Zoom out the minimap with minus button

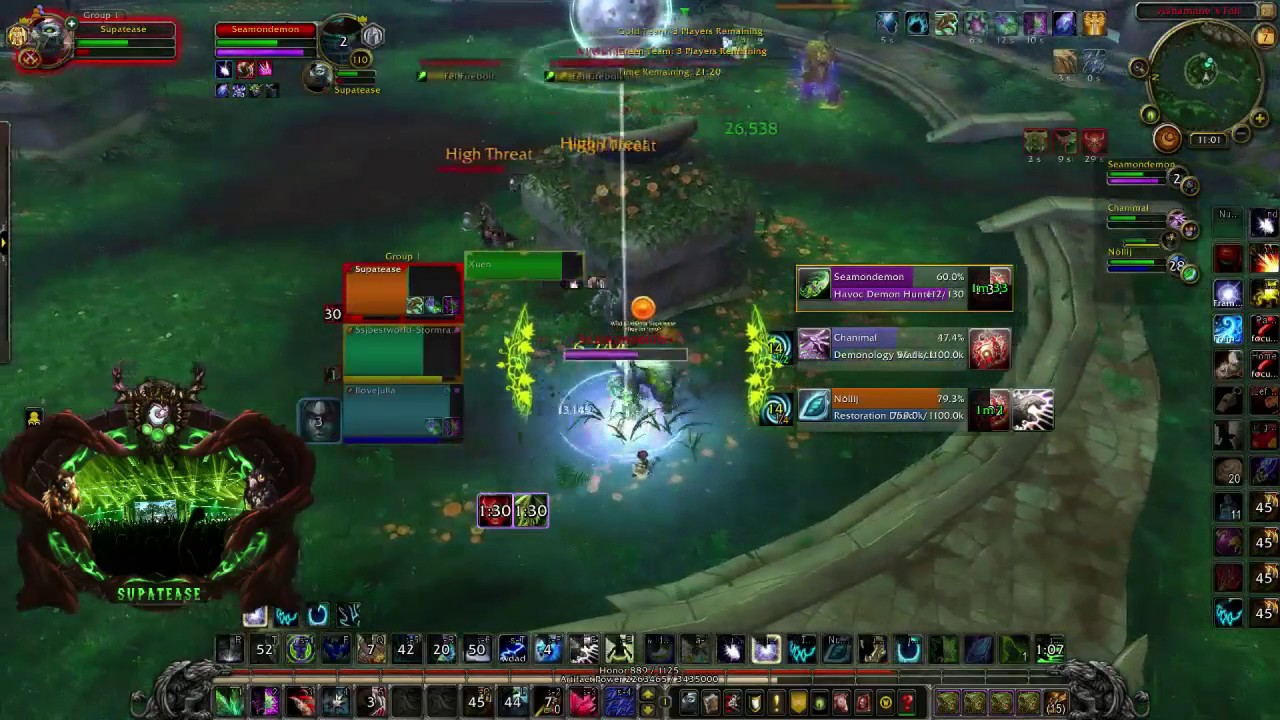[x=1241, y=134]
